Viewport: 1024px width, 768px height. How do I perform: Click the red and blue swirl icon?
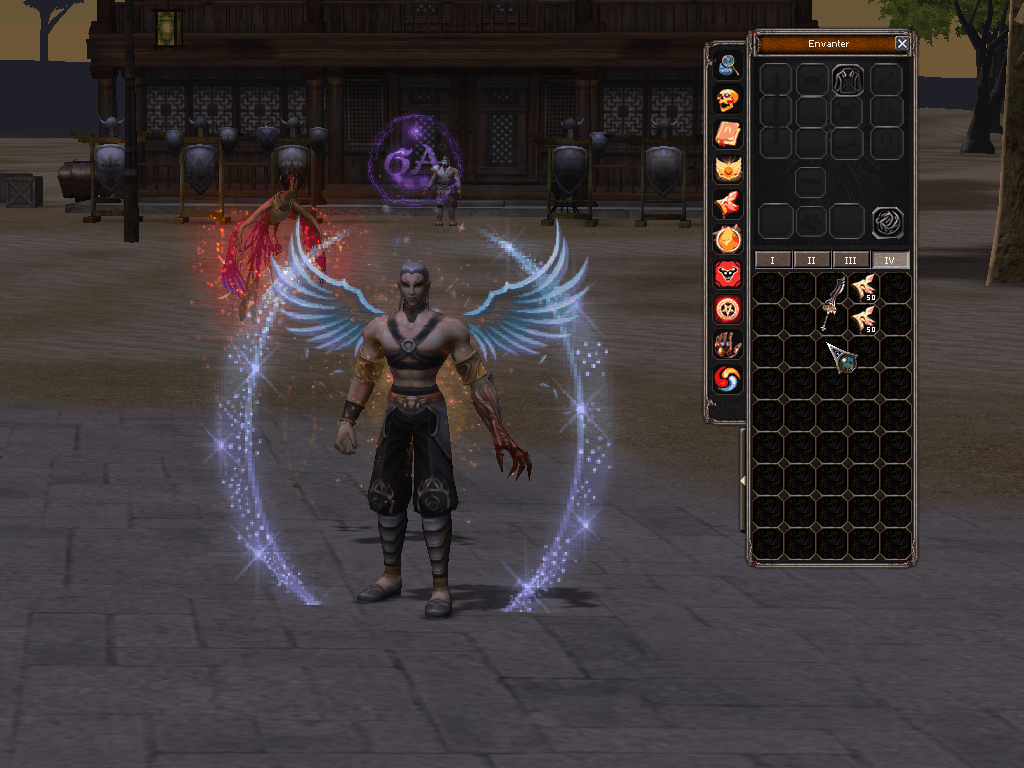point(728,380)
